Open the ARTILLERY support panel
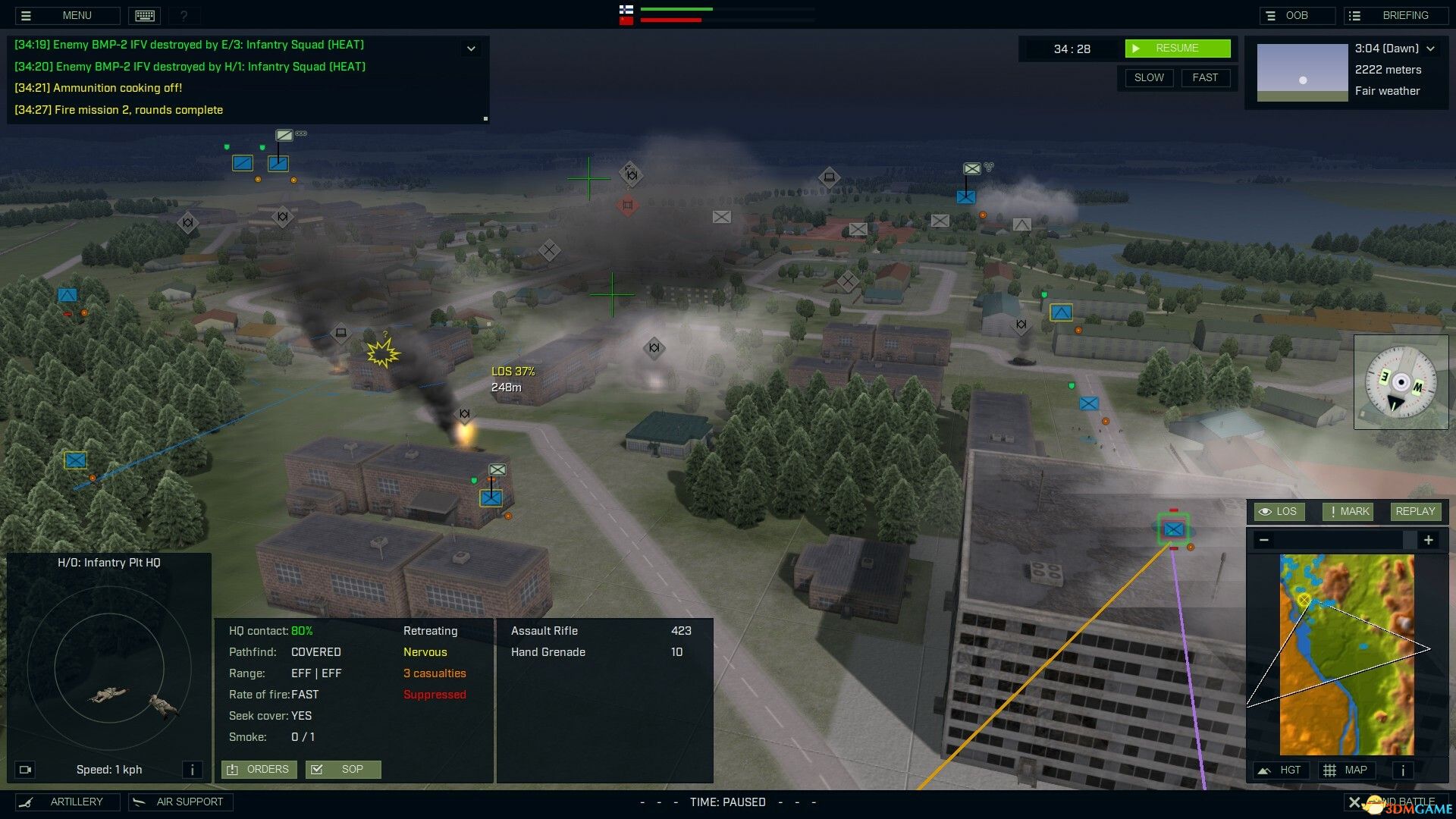Viewport: 1456px width, 819px height. point(67,802)
